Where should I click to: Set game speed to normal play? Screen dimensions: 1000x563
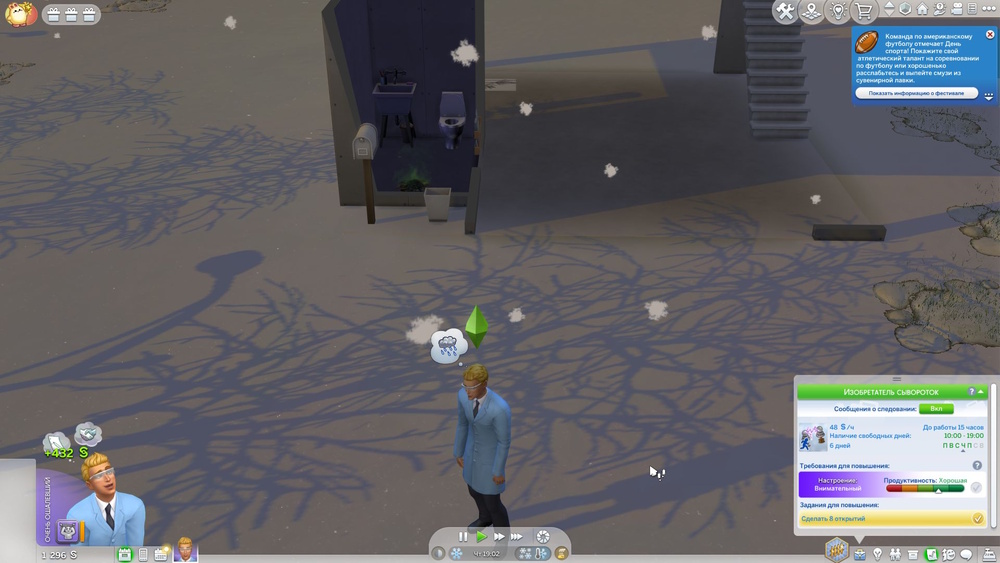pyautogui.click(x=481, y=537)
